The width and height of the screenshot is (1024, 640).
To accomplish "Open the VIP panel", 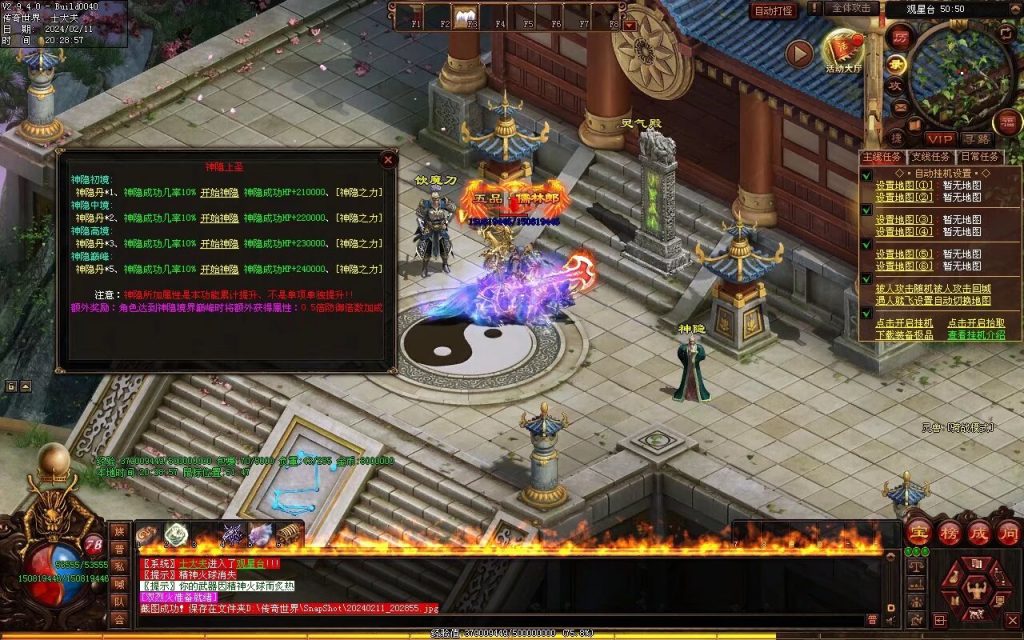I will pos(938,138).
